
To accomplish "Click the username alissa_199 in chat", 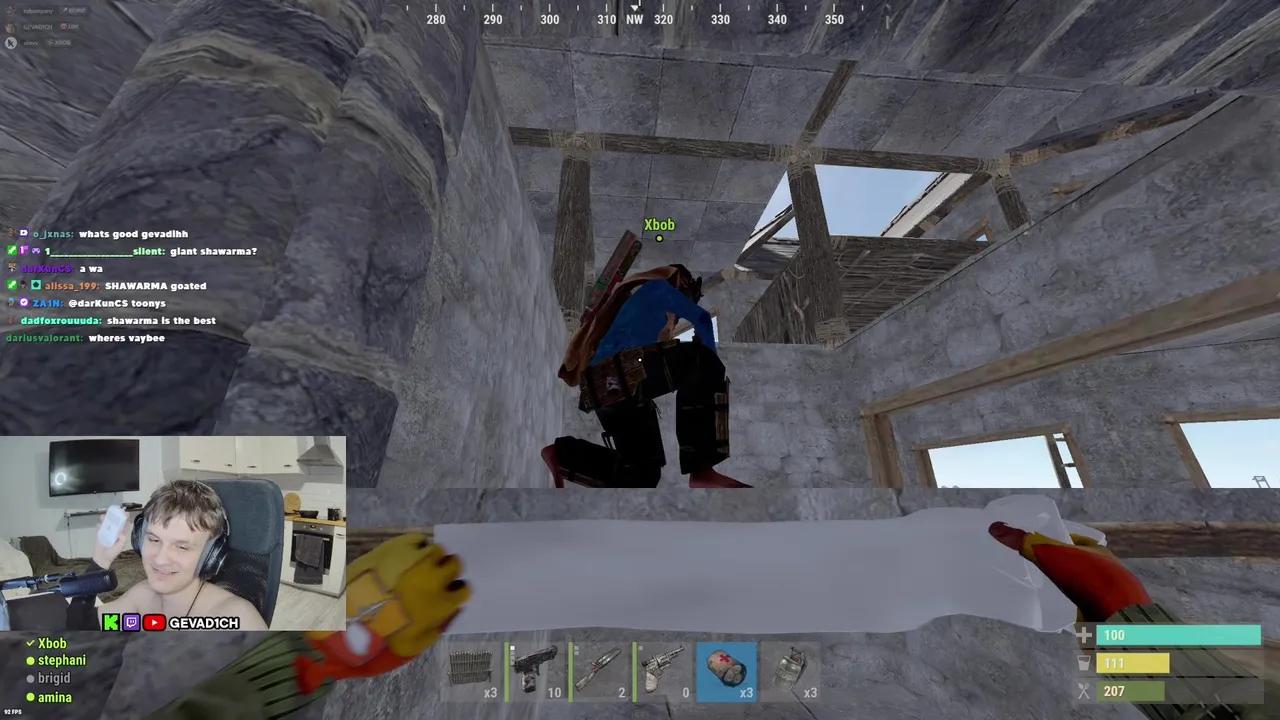I will [70, 285].
